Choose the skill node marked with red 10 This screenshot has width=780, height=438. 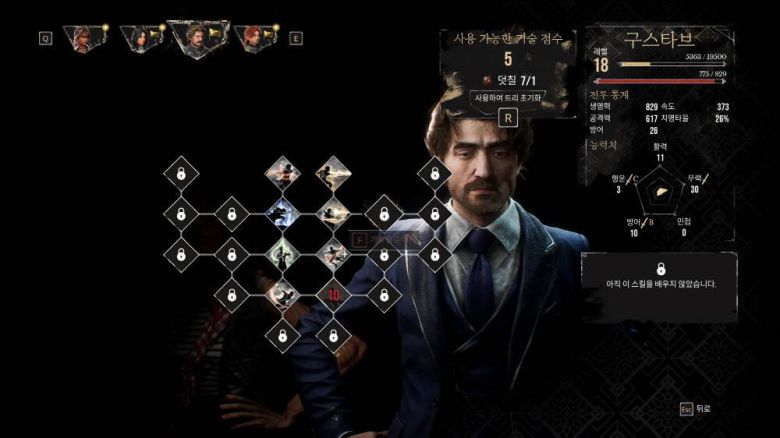[332, 294]
